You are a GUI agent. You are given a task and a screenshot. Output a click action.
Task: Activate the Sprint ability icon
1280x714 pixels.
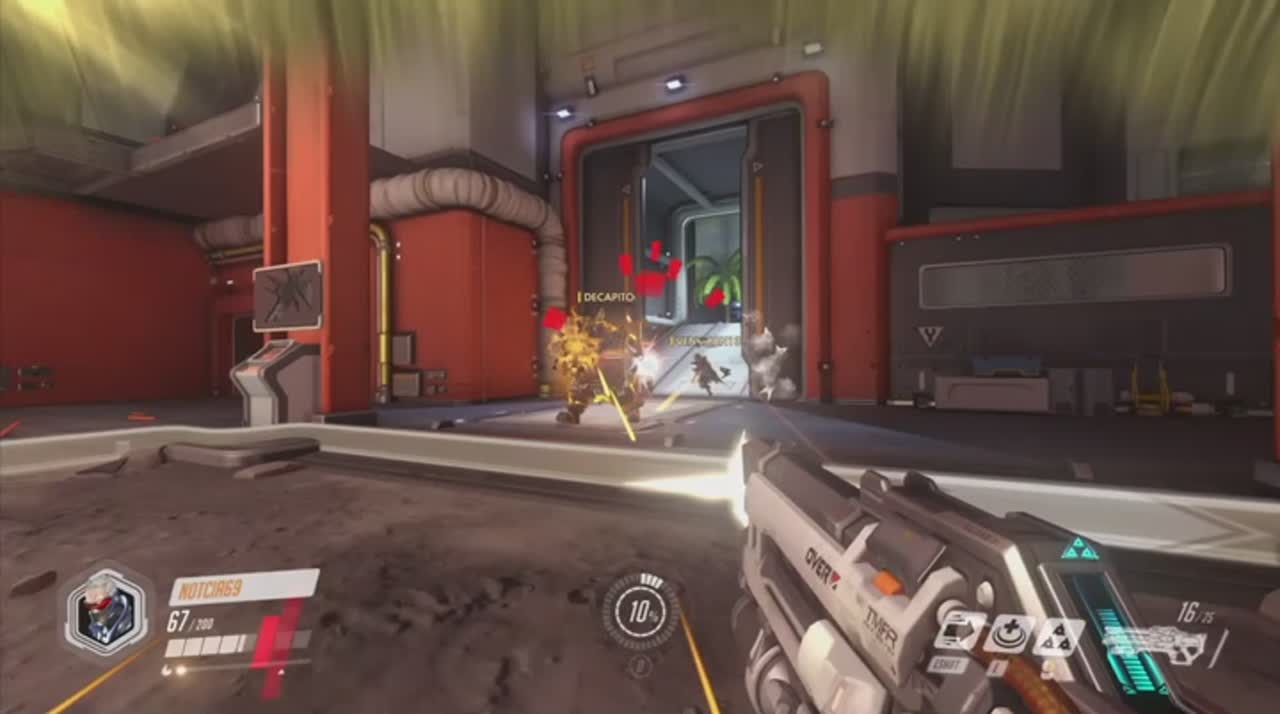click(x=960, y=632)
